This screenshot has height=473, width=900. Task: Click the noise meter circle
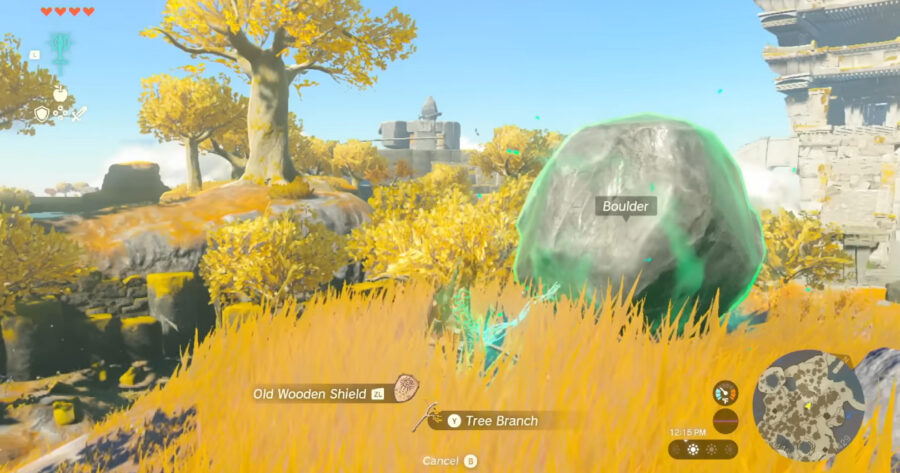tap(725, 420)
